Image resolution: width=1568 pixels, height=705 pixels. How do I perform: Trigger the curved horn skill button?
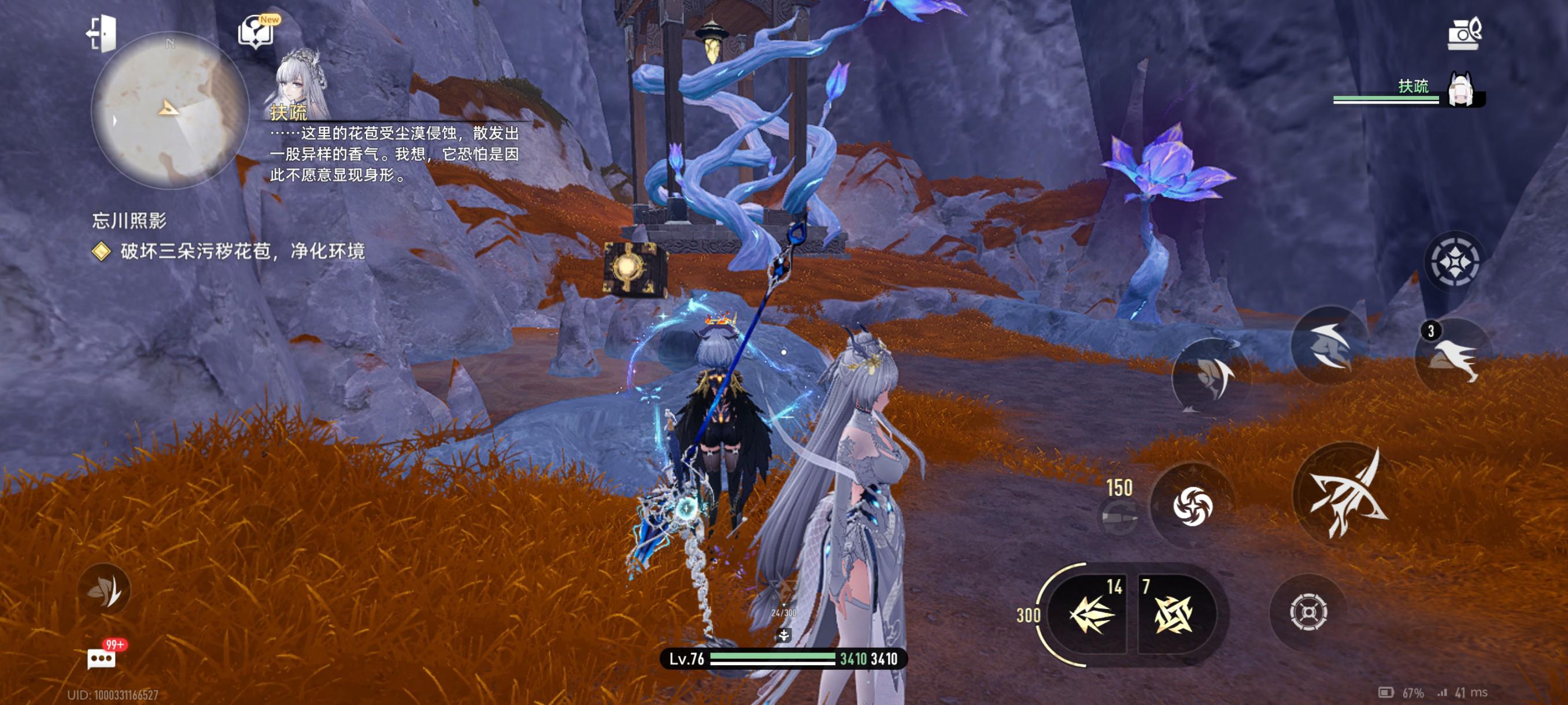[x=1211, y=376]
